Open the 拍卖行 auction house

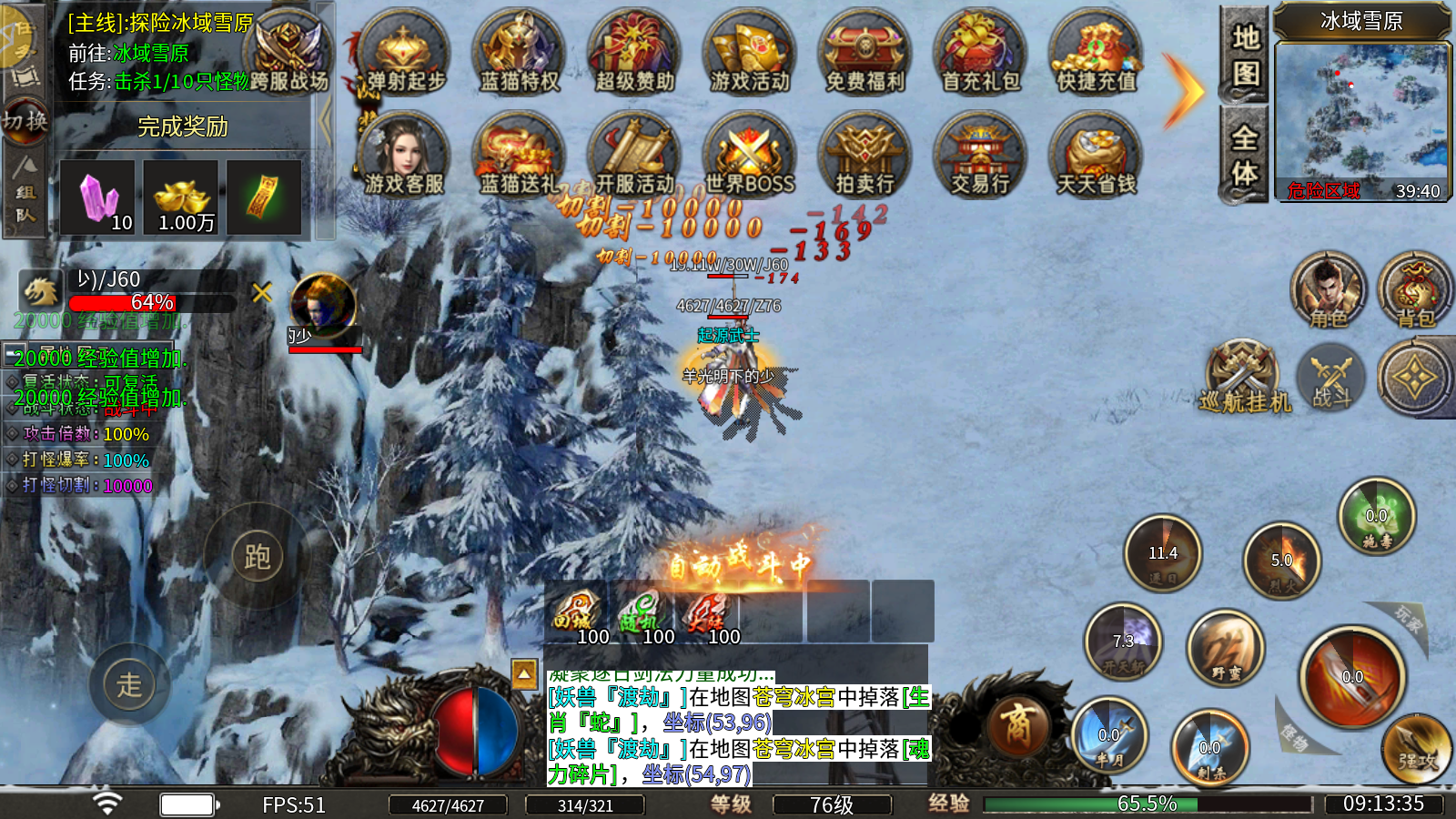(864, 156)
